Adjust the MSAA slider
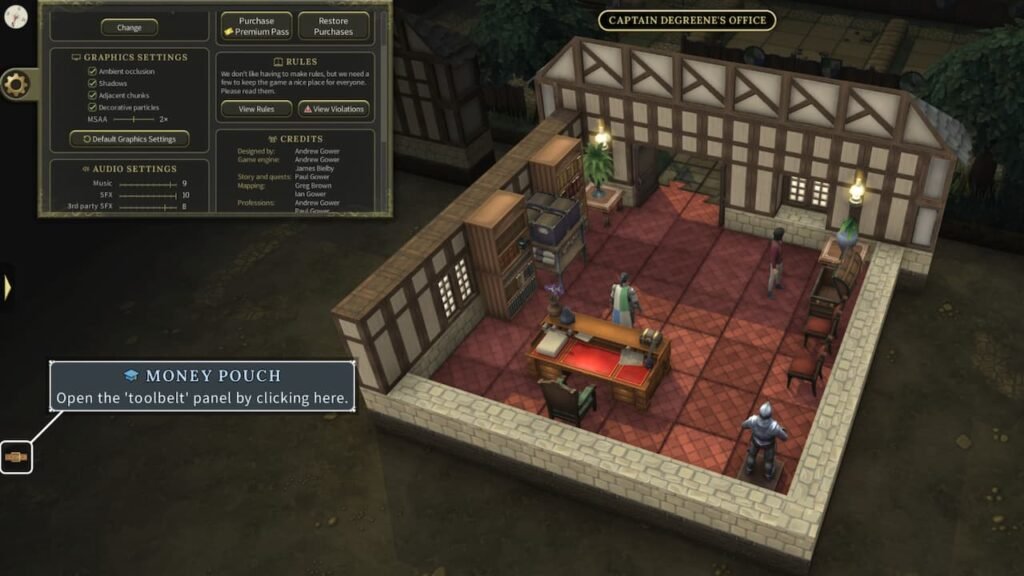The width and height of the screenshot is (1024, 576). pos(135,119)
